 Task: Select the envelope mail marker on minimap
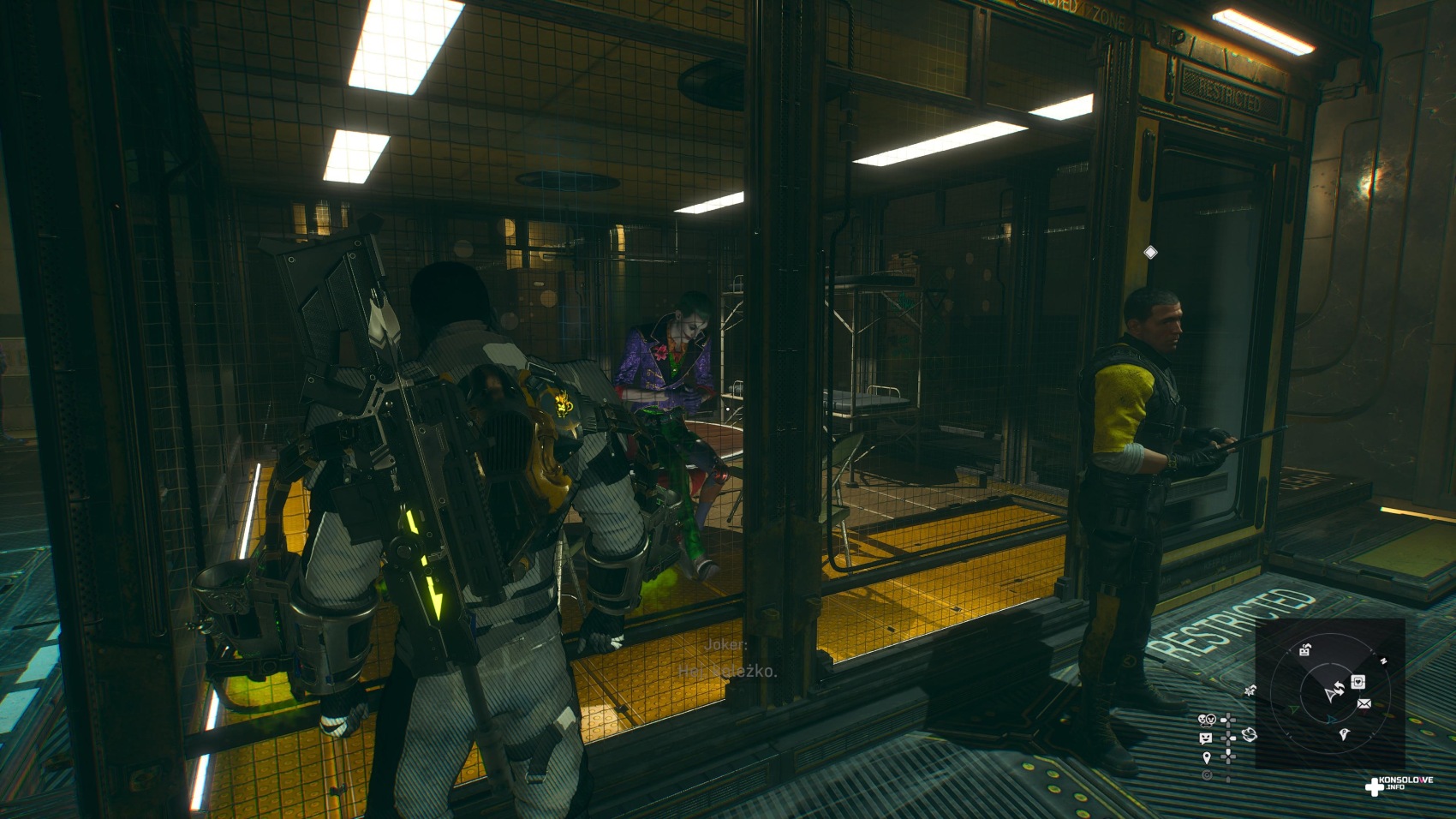[x=1364, y=704]
